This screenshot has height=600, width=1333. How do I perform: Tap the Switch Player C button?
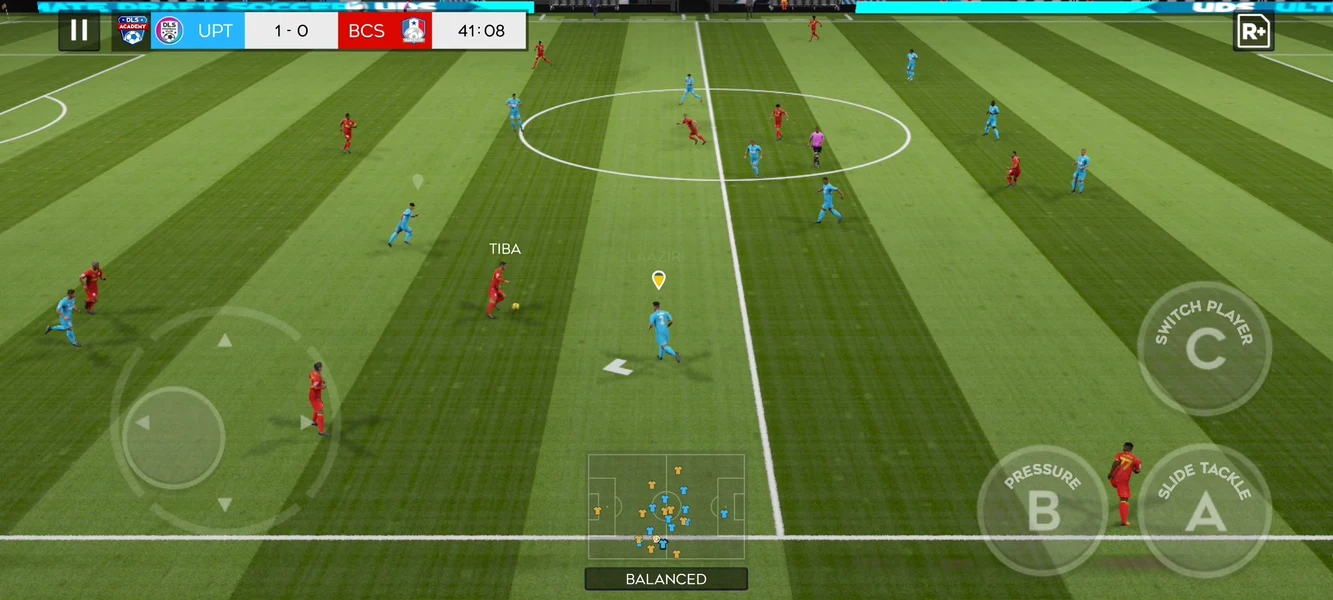[x=1204, y=348]
